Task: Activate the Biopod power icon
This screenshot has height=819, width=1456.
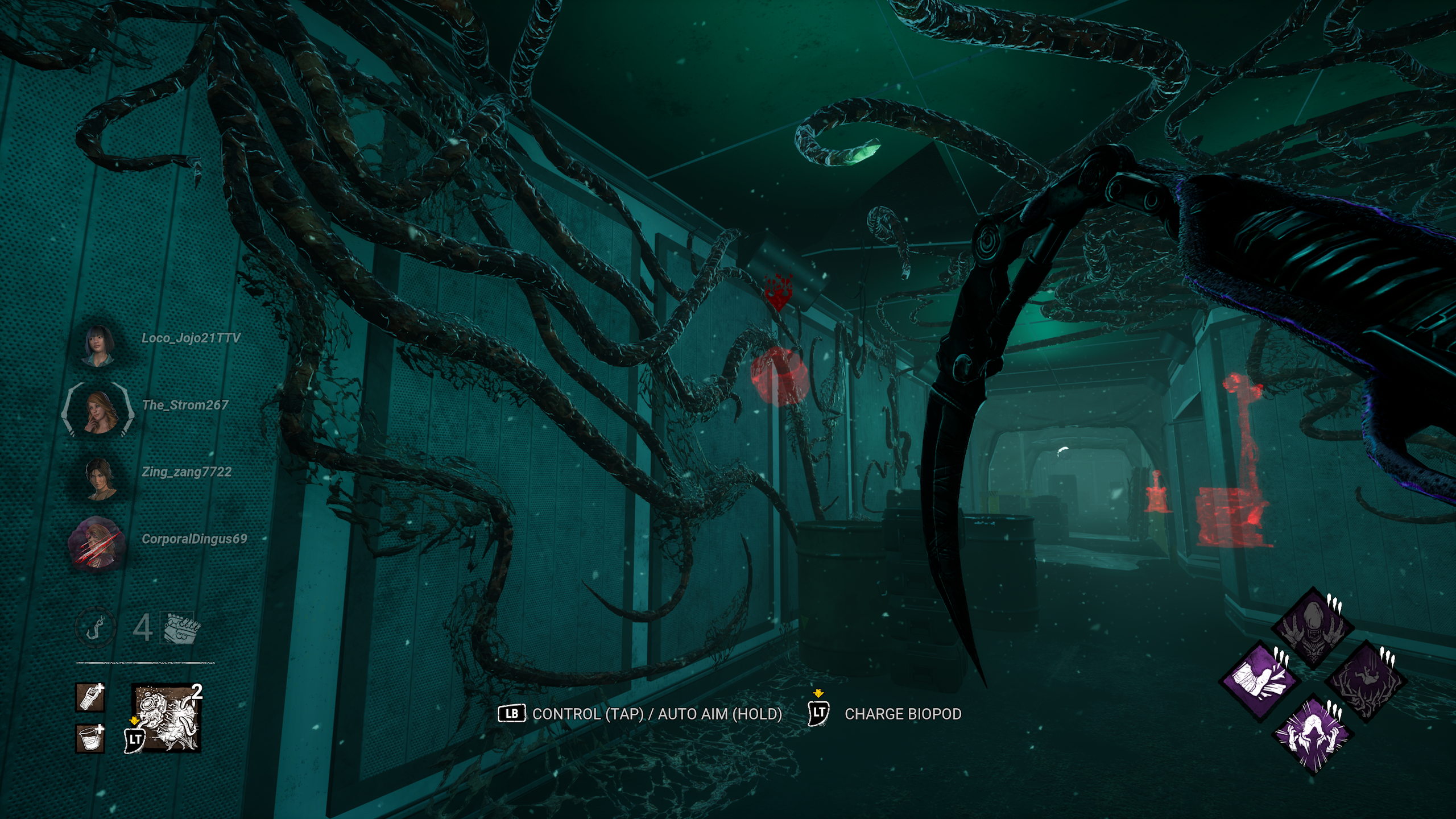Action: pyautogui.click(x=167, y=719)
